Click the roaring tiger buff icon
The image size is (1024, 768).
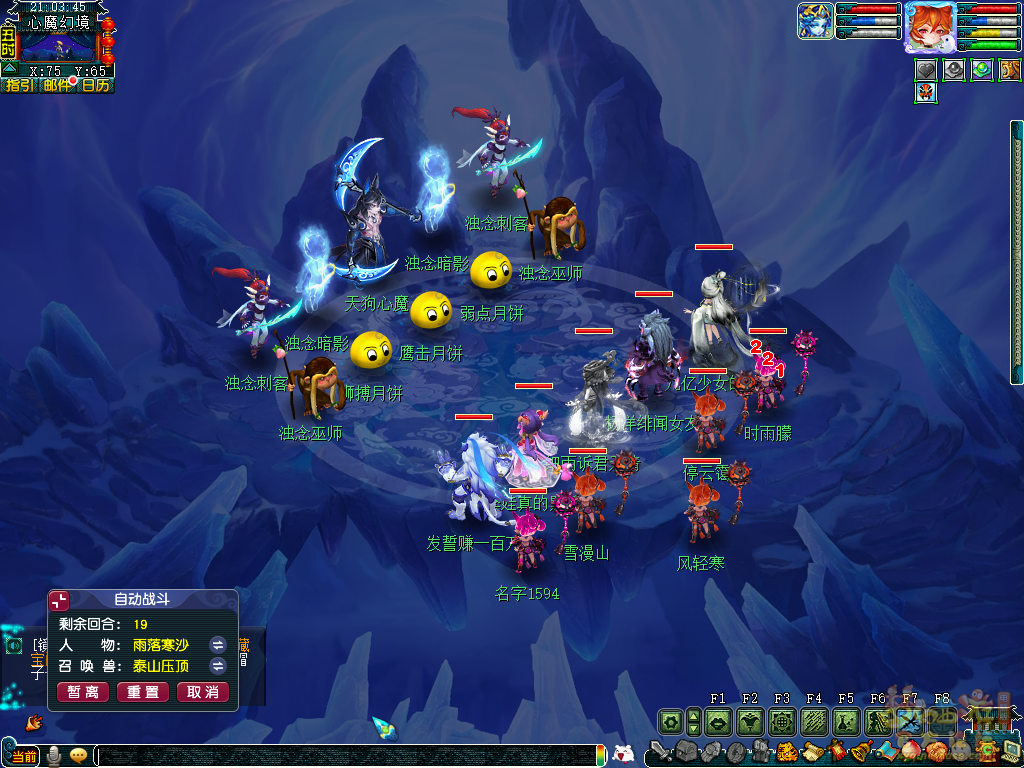(1010, 70)
